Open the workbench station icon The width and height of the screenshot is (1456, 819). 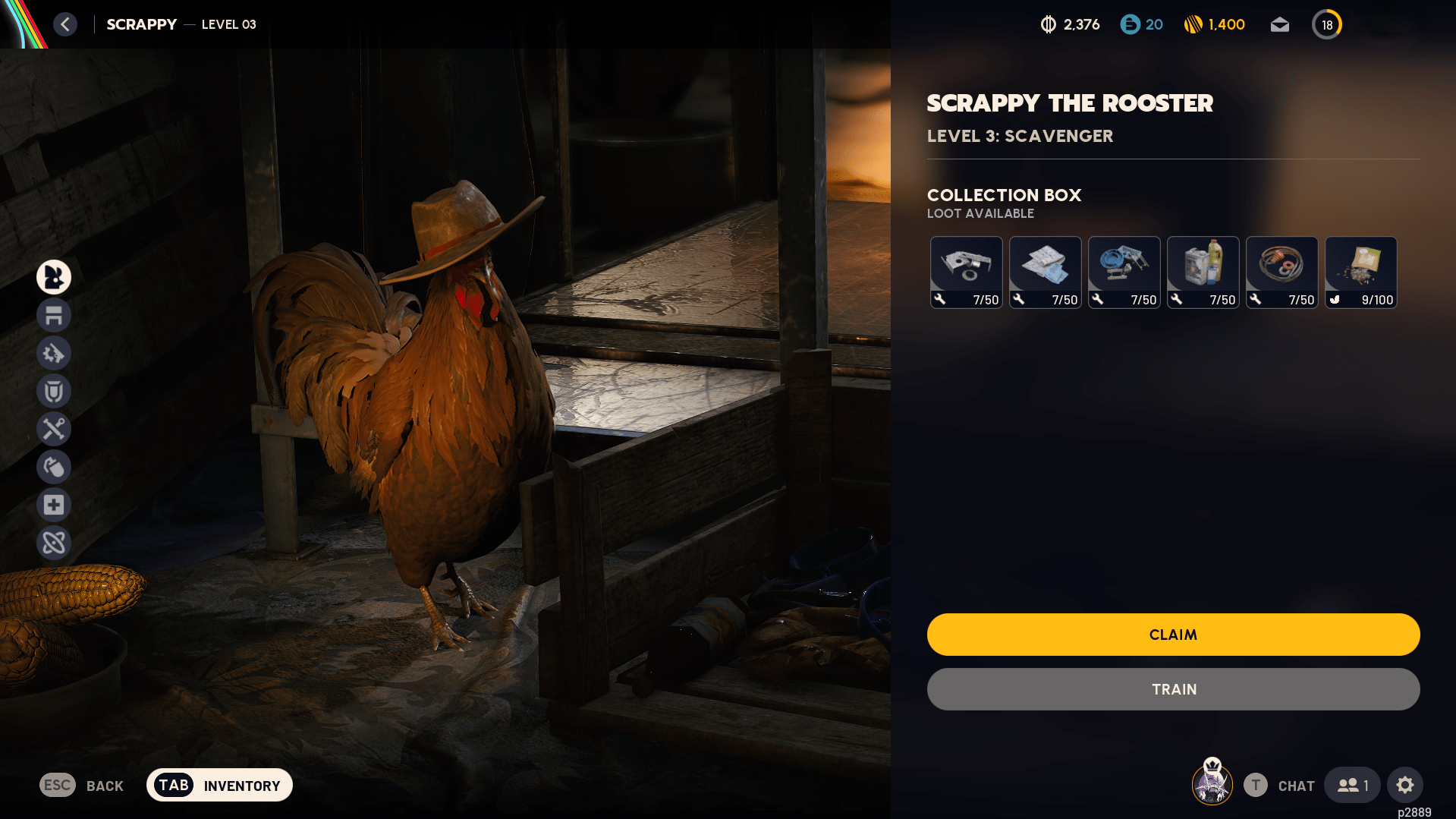click(x=54, y=315)
